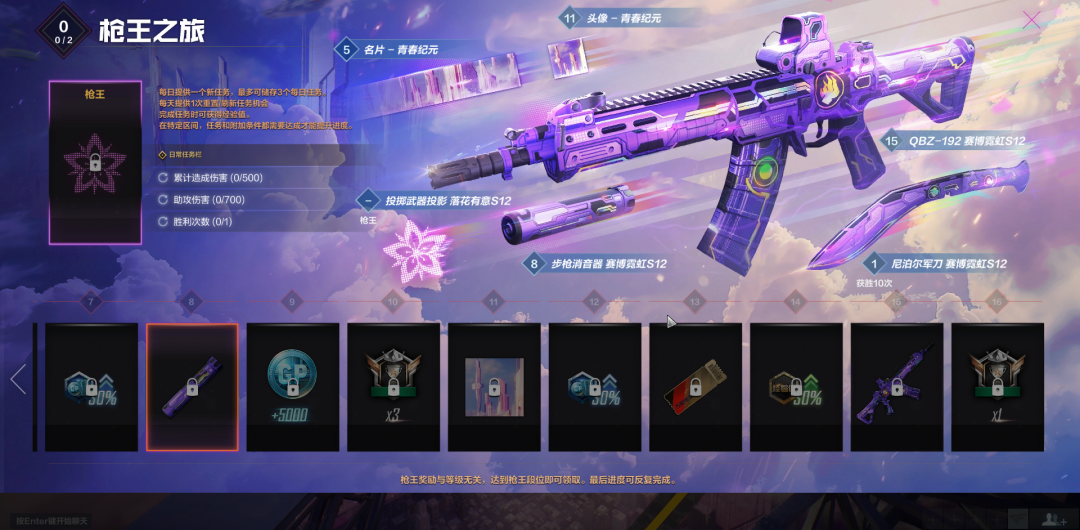Choose the locked medal x3 reward tile
This screenshot has width=1080, height=530.
(393, 386)
